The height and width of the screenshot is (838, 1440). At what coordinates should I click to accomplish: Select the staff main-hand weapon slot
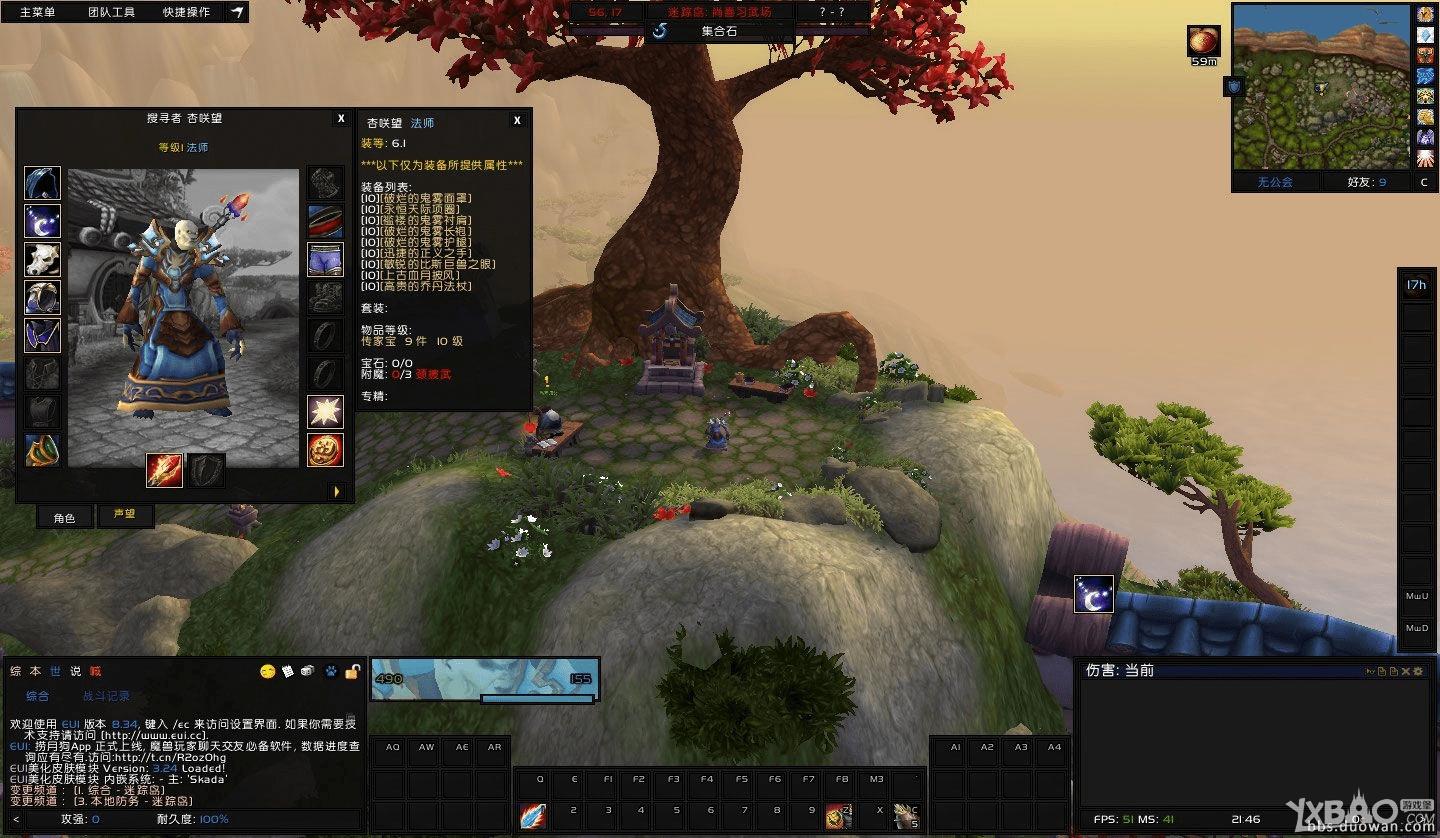pos(164,470)
